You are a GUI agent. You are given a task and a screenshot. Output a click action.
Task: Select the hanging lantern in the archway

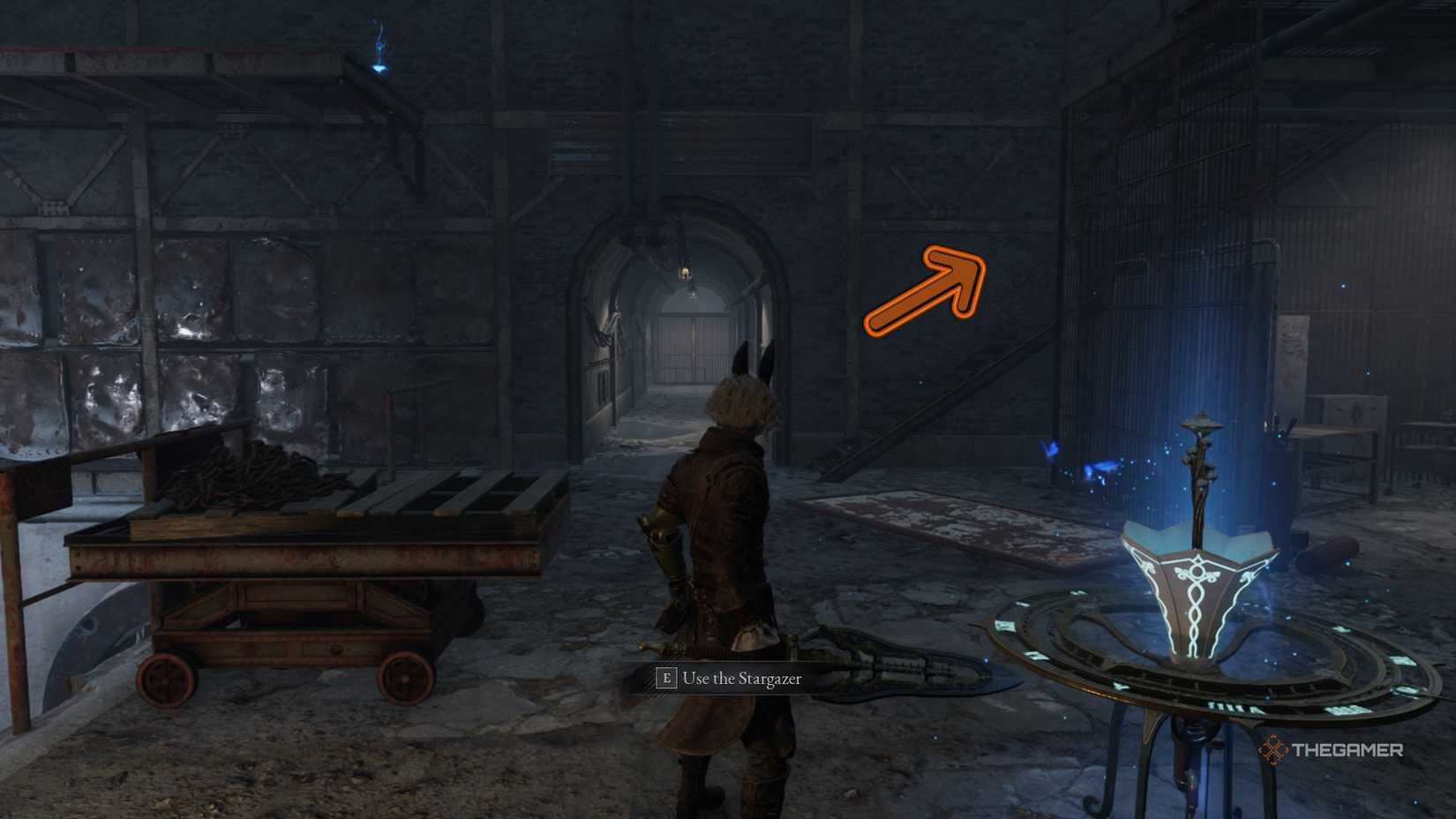click(x=687, y=274)
